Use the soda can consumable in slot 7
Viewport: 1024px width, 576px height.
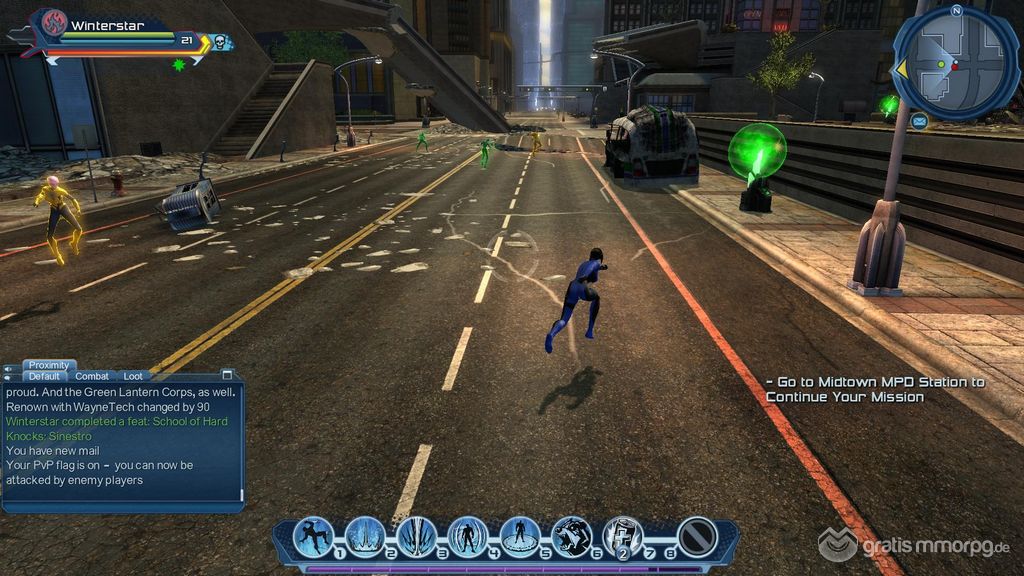point(623,537)
